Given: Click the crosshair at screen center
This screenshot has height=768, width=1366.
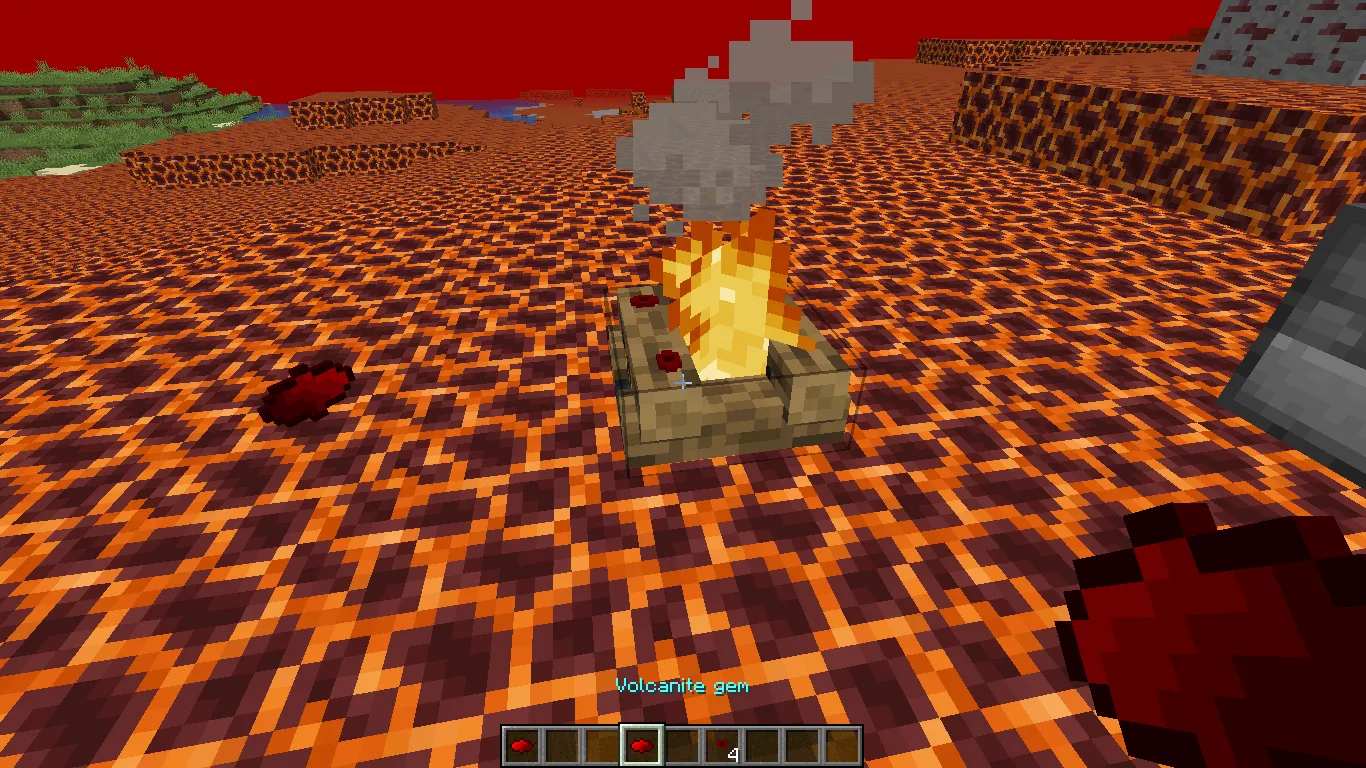Looking at the screenshot, I should [x=683, y=384].
